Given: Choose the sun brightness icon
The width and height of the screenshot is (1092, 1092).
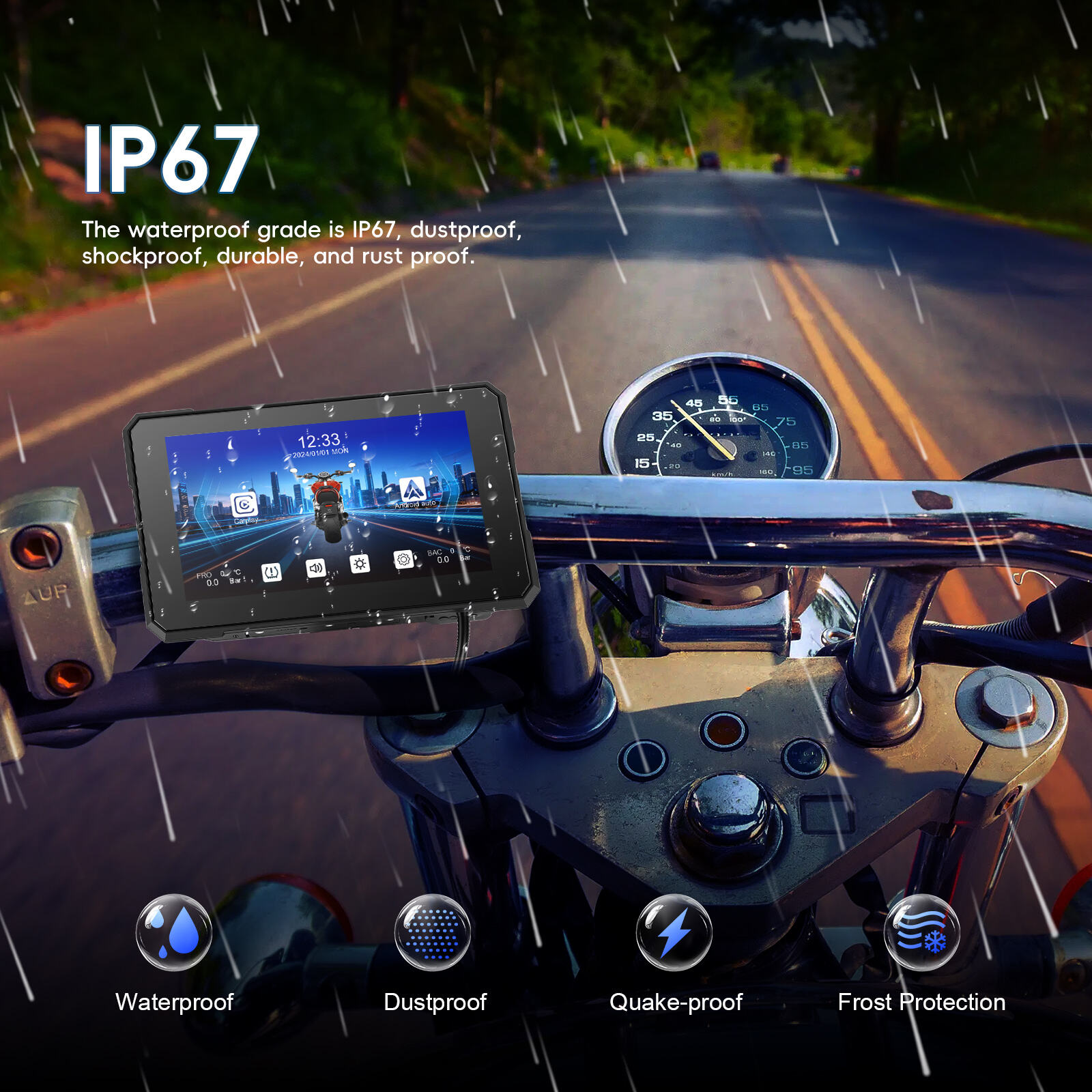Looking at the screenshot, I should 360,564.
